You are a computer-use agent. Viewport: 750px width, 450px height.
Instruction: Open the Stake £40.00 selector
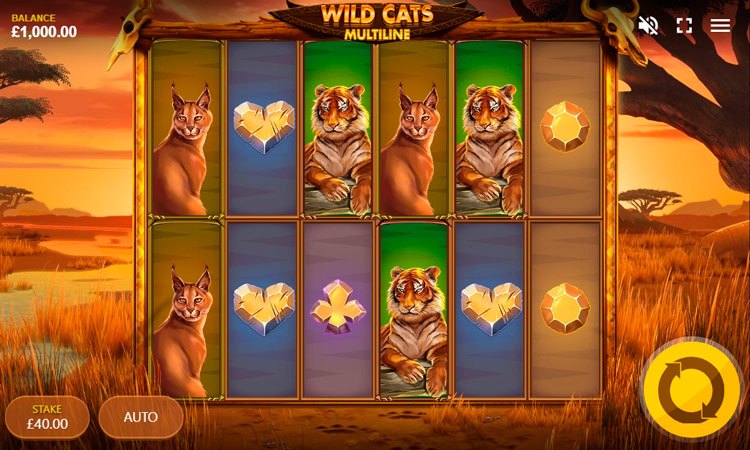[47, 417]
